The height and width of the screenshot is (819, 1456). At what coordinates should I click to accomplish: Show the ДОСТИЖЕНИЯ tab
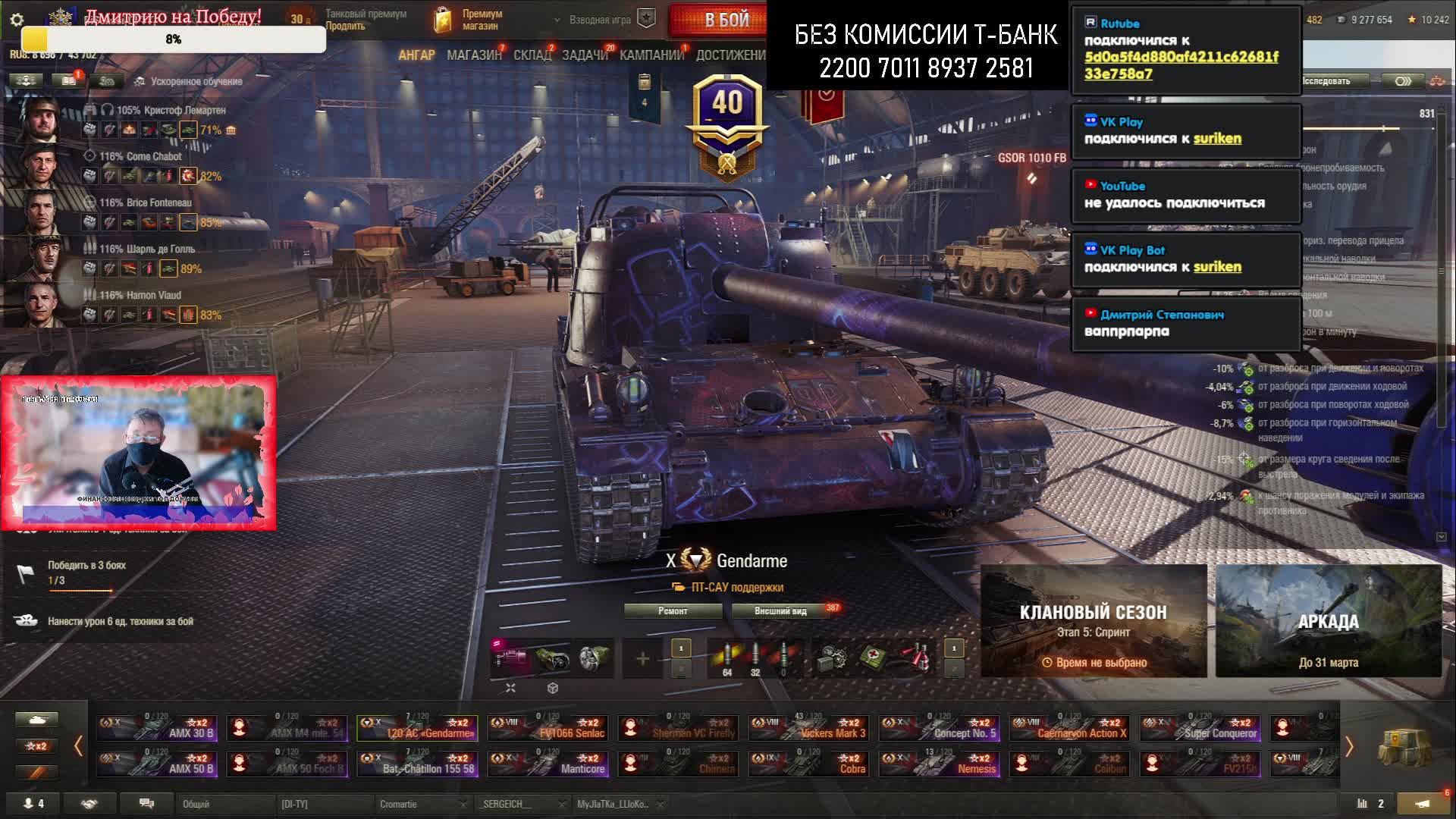730,55
